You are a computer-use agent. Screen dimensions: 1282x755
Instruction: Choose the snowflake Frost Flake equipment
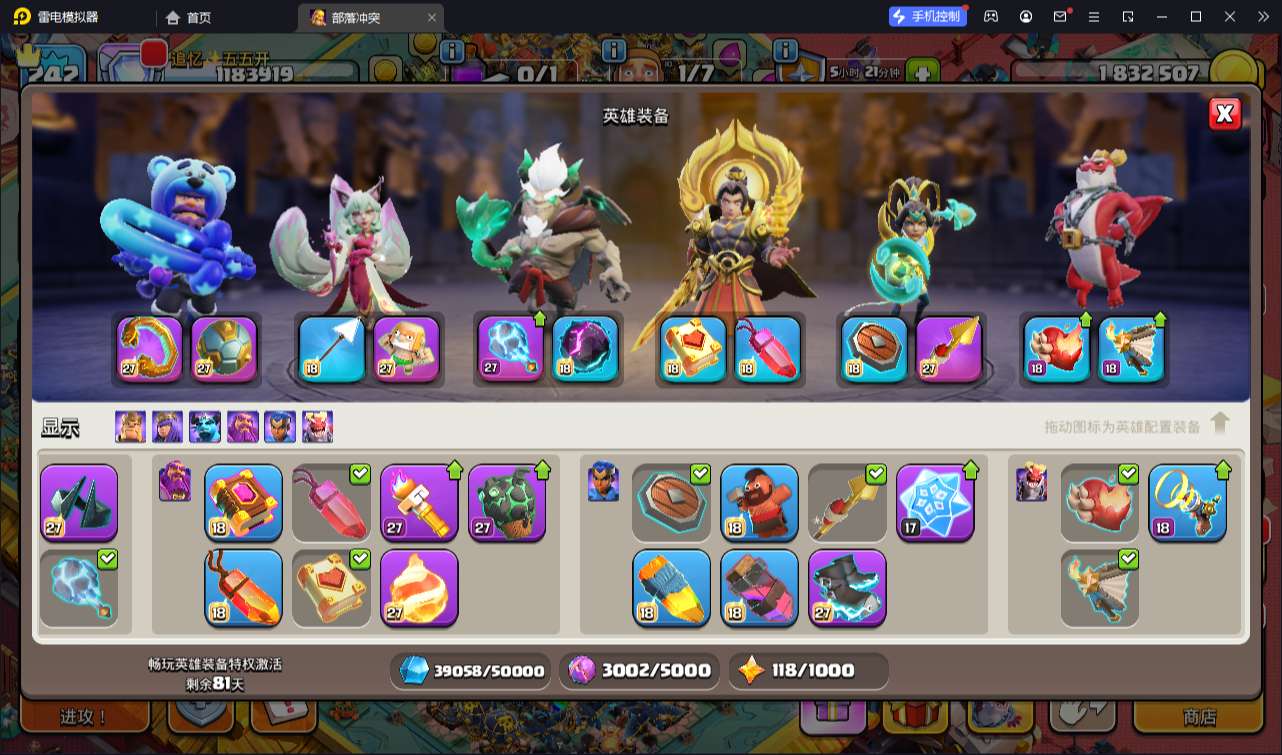[935, 502]
